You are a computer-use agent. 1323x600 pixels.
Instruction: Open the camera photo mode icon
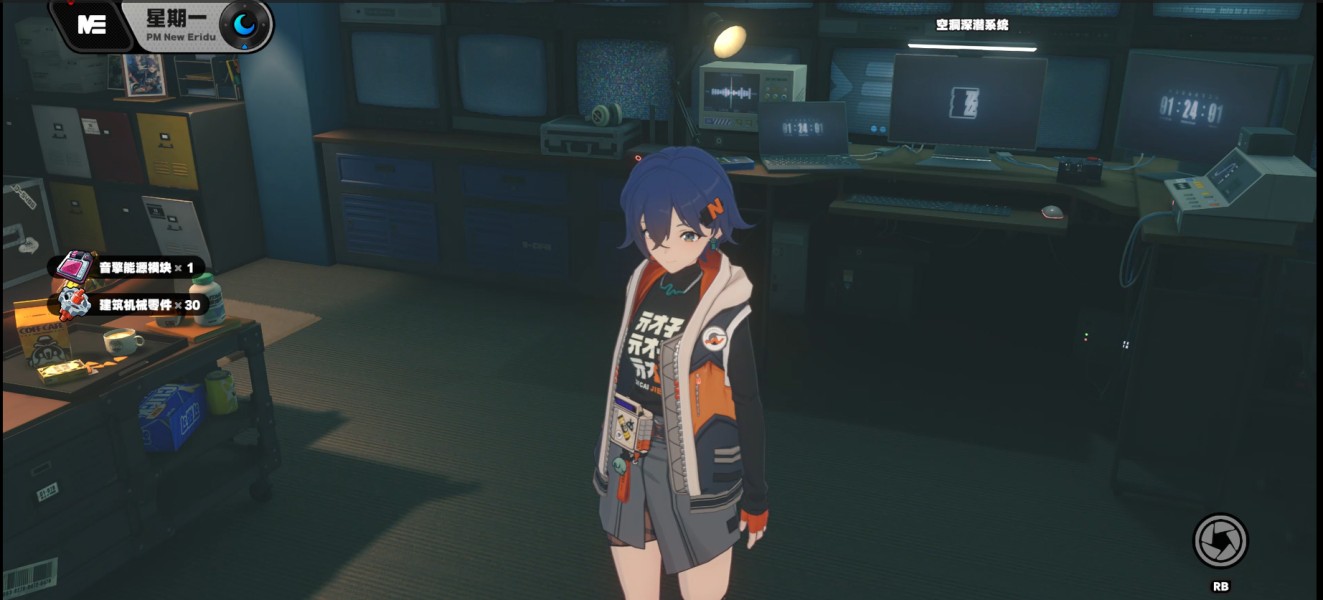pos(1220,541)
